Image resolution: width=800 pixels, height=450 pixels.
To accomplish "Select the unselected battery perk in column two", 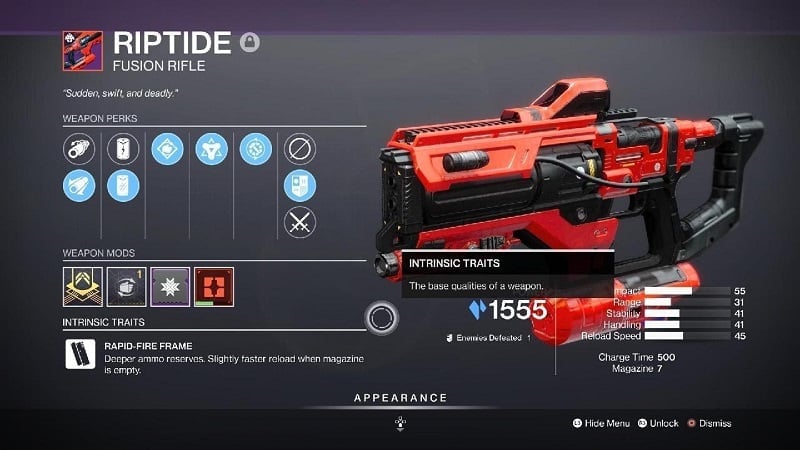I will tap(122, 150).
